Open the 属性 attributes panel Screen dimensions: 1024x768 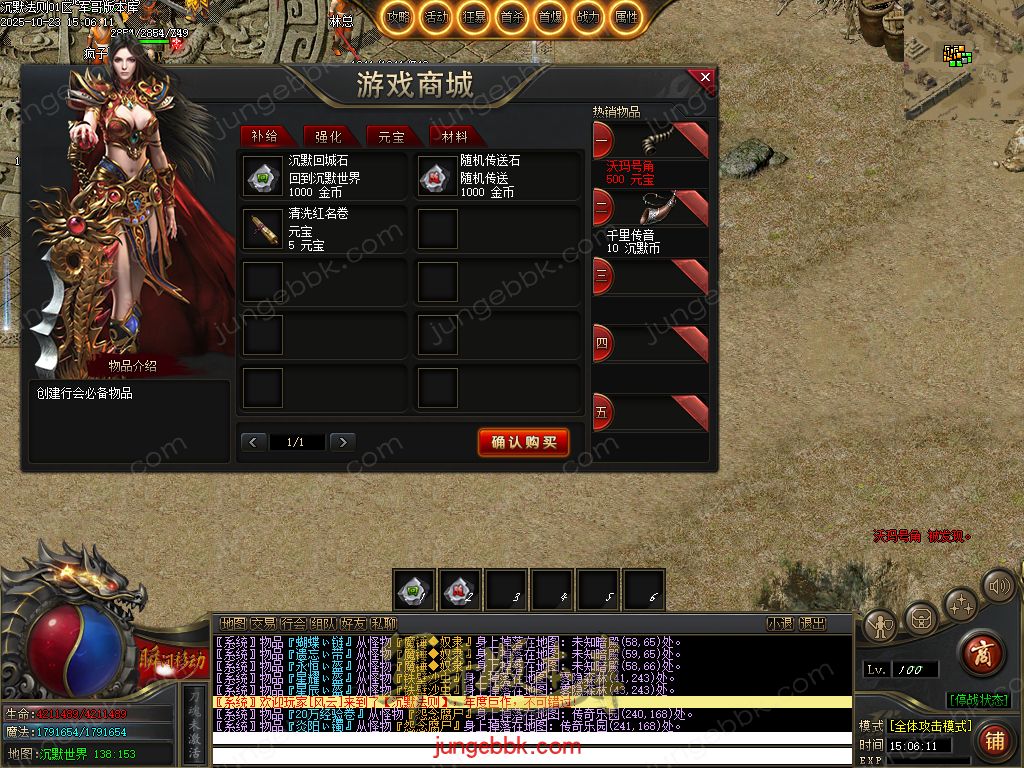(x=626, y=17)
